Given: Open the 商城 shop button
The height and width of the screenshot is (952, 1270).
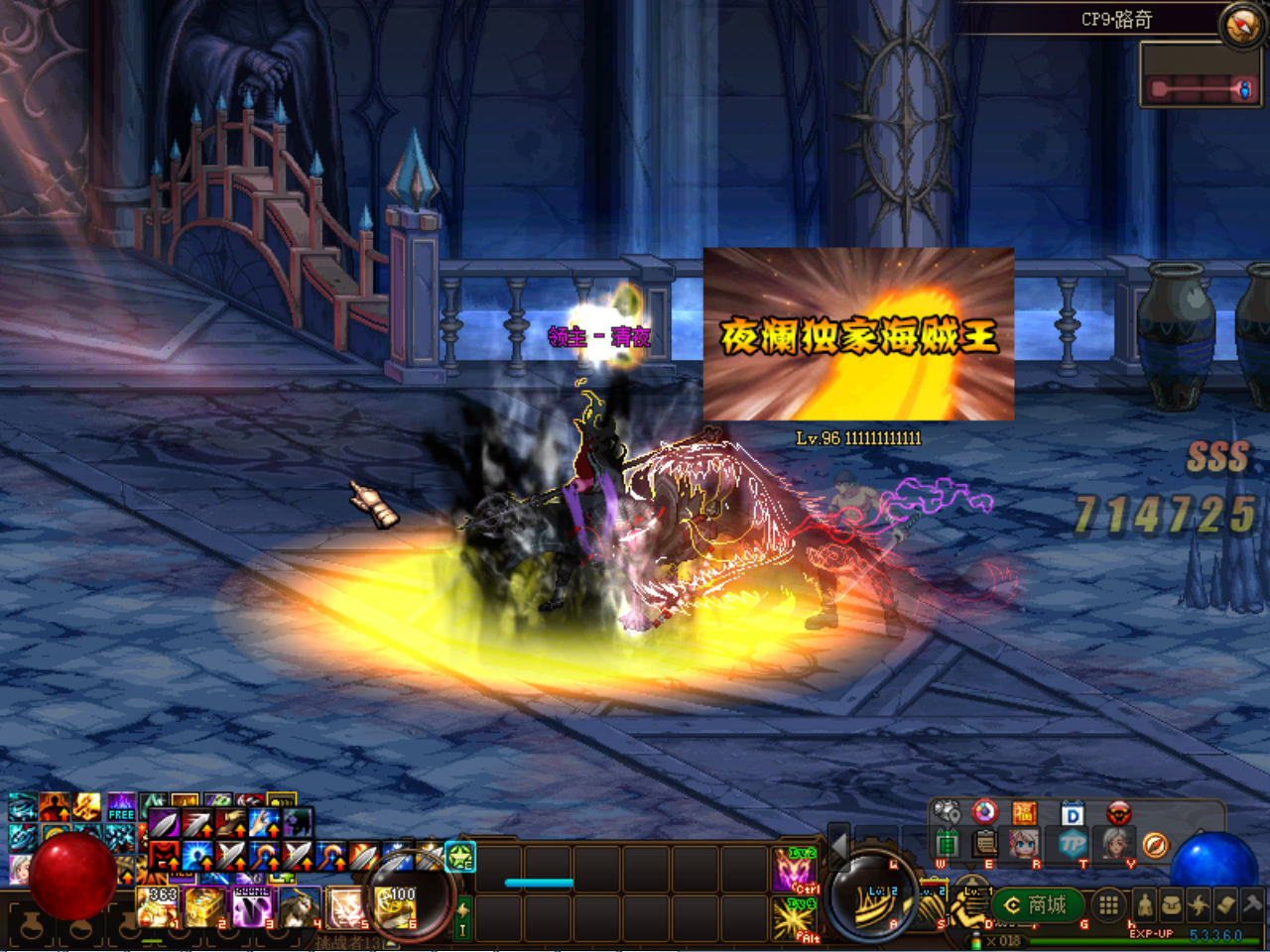Looking at the screenshot, I should (x=1037, y=904).
